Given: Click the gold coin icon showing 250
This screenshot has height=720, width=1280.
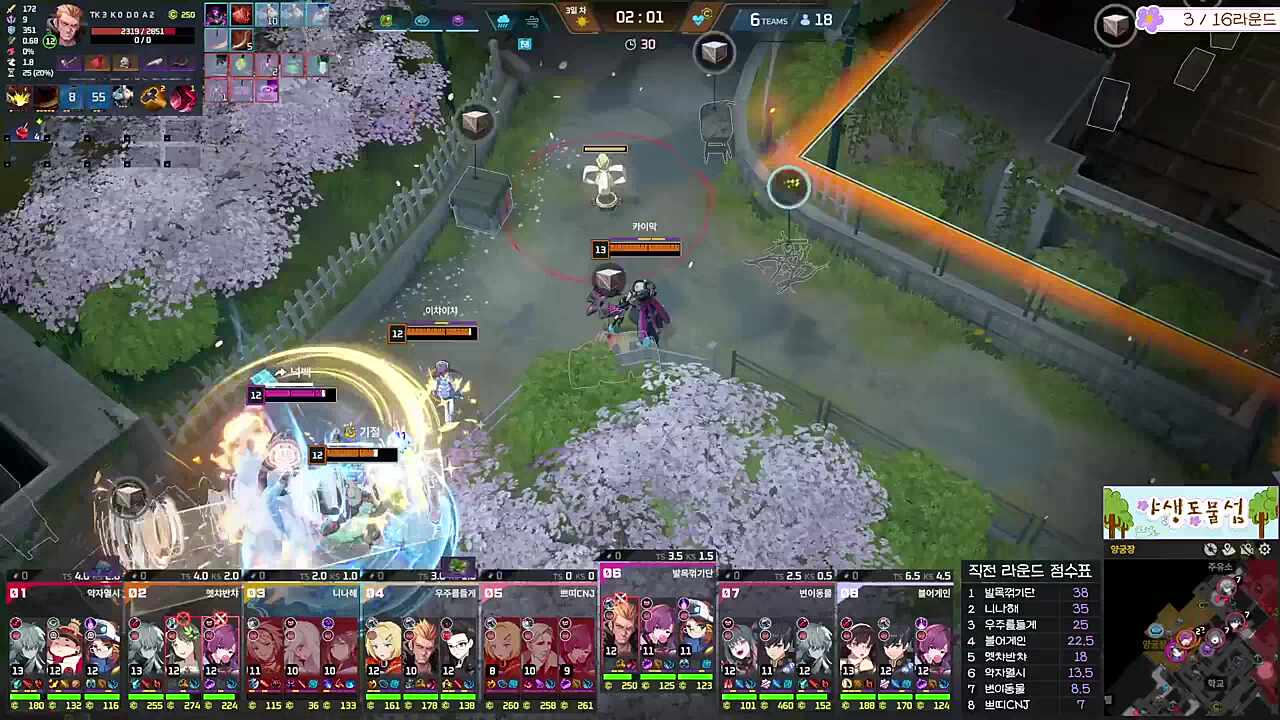Looking at the screenshot, I should tap(172, 15).
